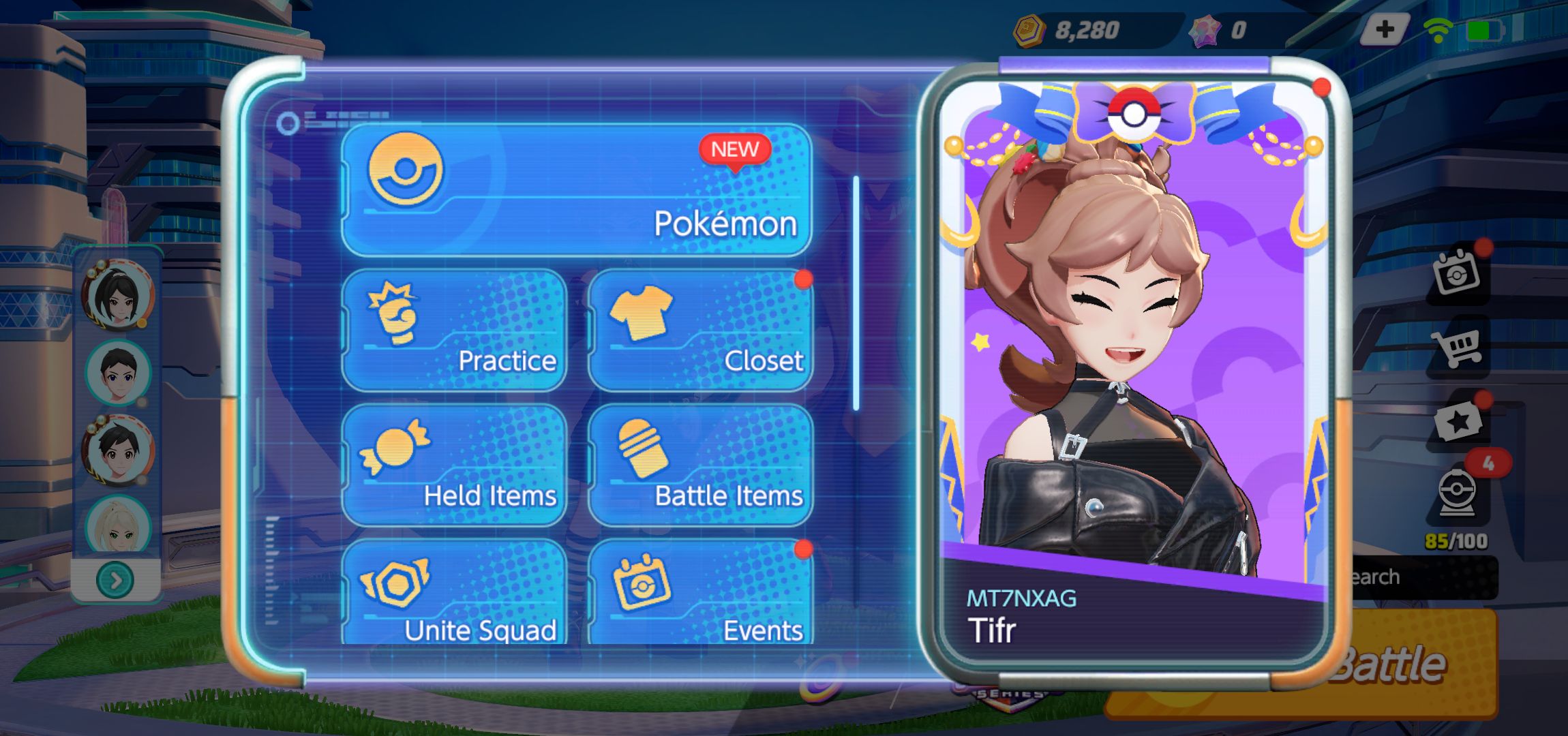Open the calendar events icon on right sidebar
1568x736 pixels.
[1456, 273]
